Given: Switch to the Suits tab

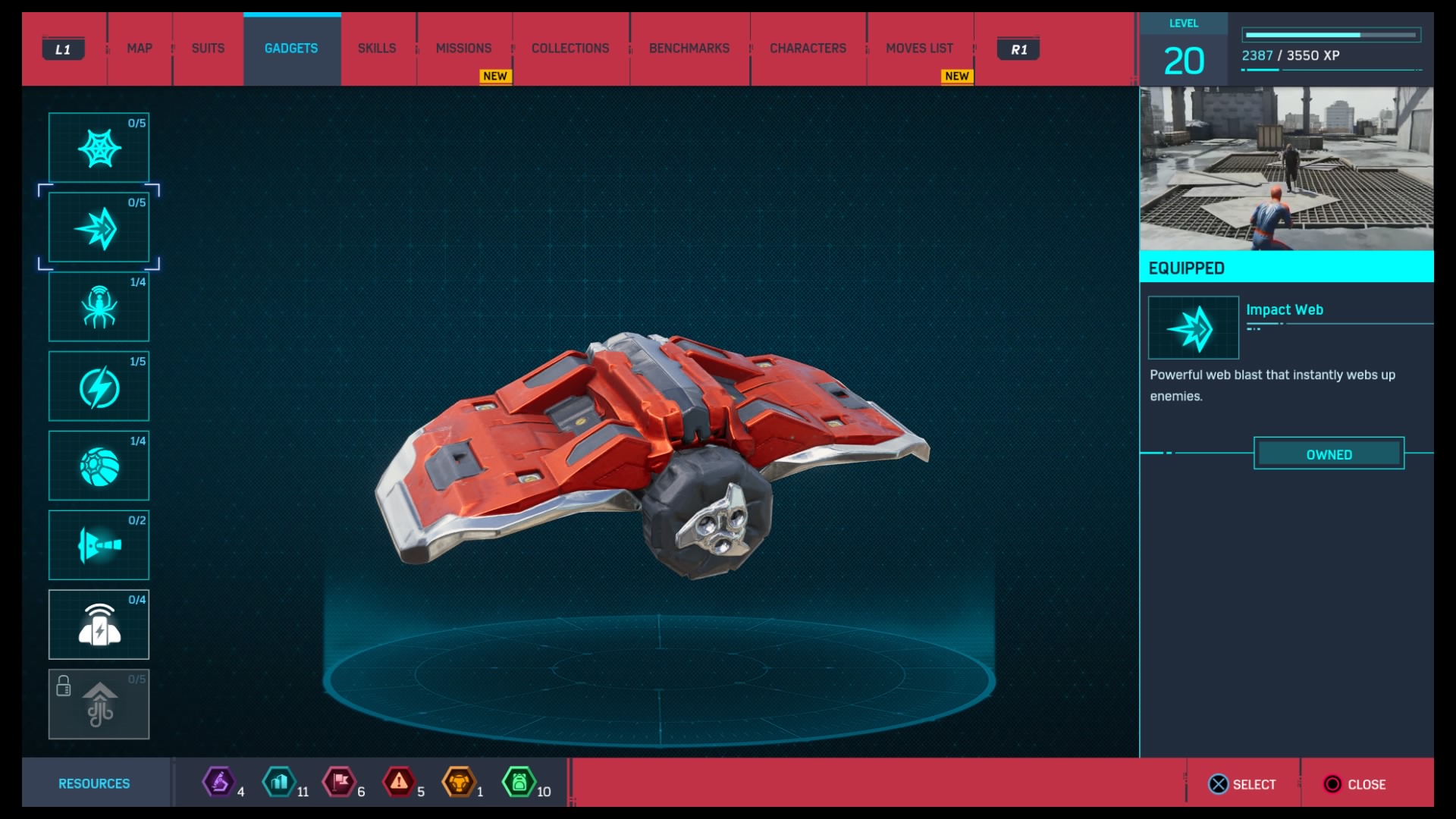Looking at the screenshot, I should pos(208,49).
